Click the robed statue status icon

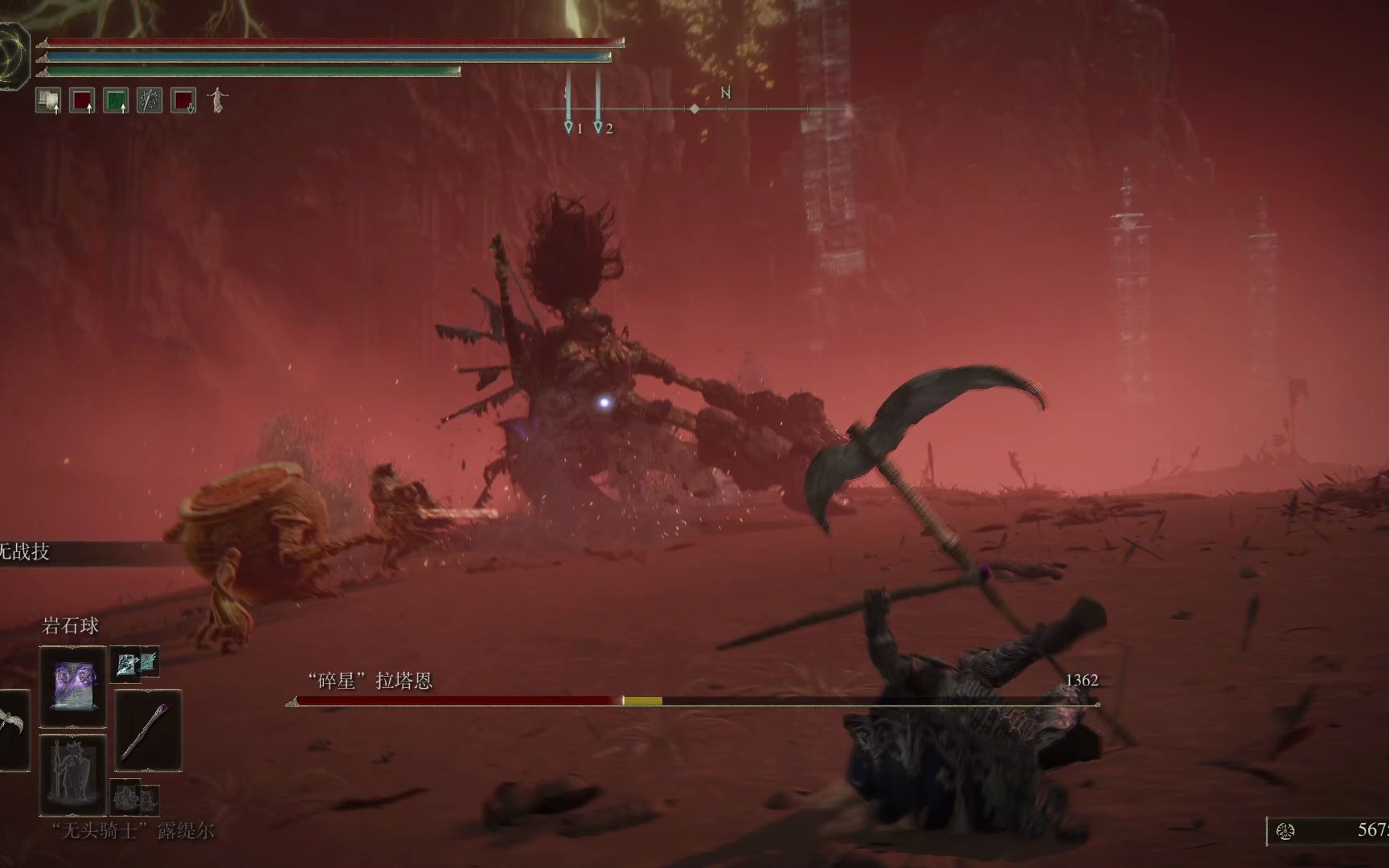[x=217, y=100]
